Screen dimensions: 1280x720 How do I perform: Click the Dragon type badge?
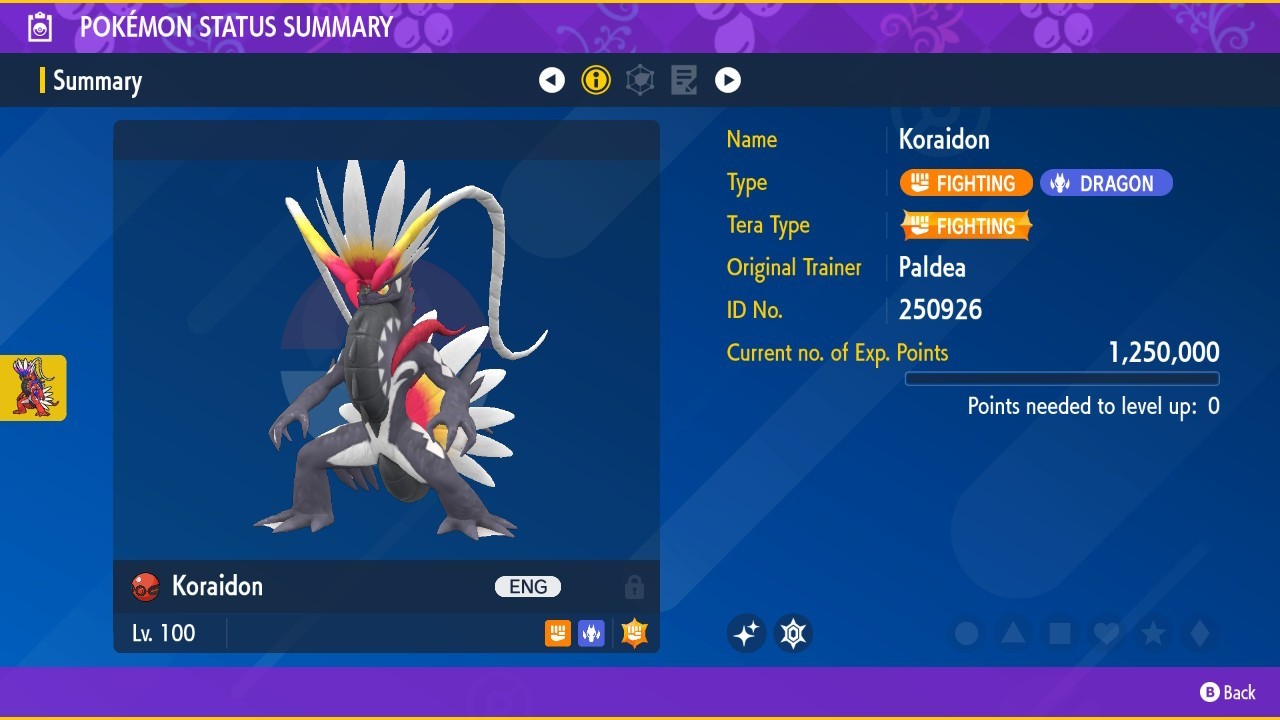pyautogui.click(x=1106, y=183)
